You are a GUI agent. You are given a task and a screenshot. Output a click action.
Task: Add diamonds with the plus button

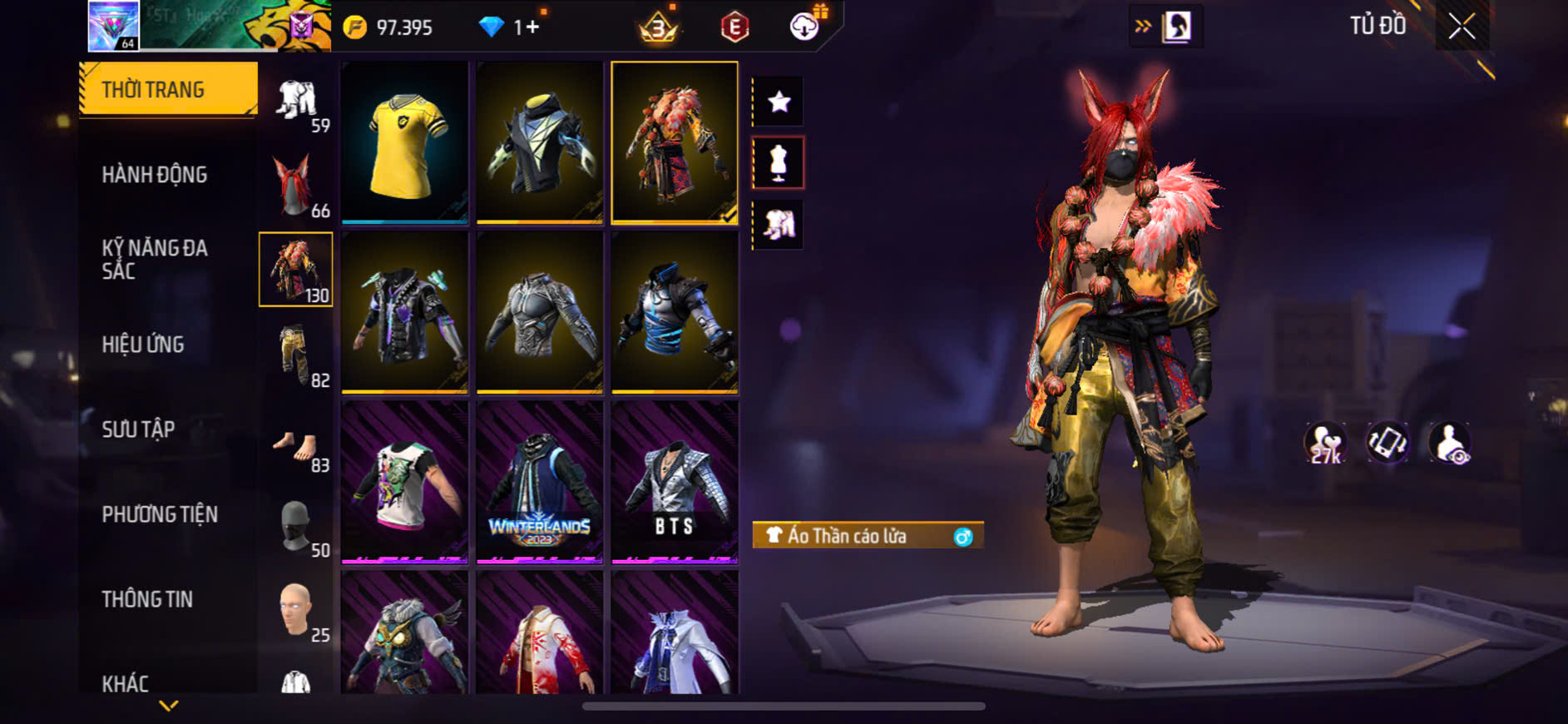coord(532,27)
